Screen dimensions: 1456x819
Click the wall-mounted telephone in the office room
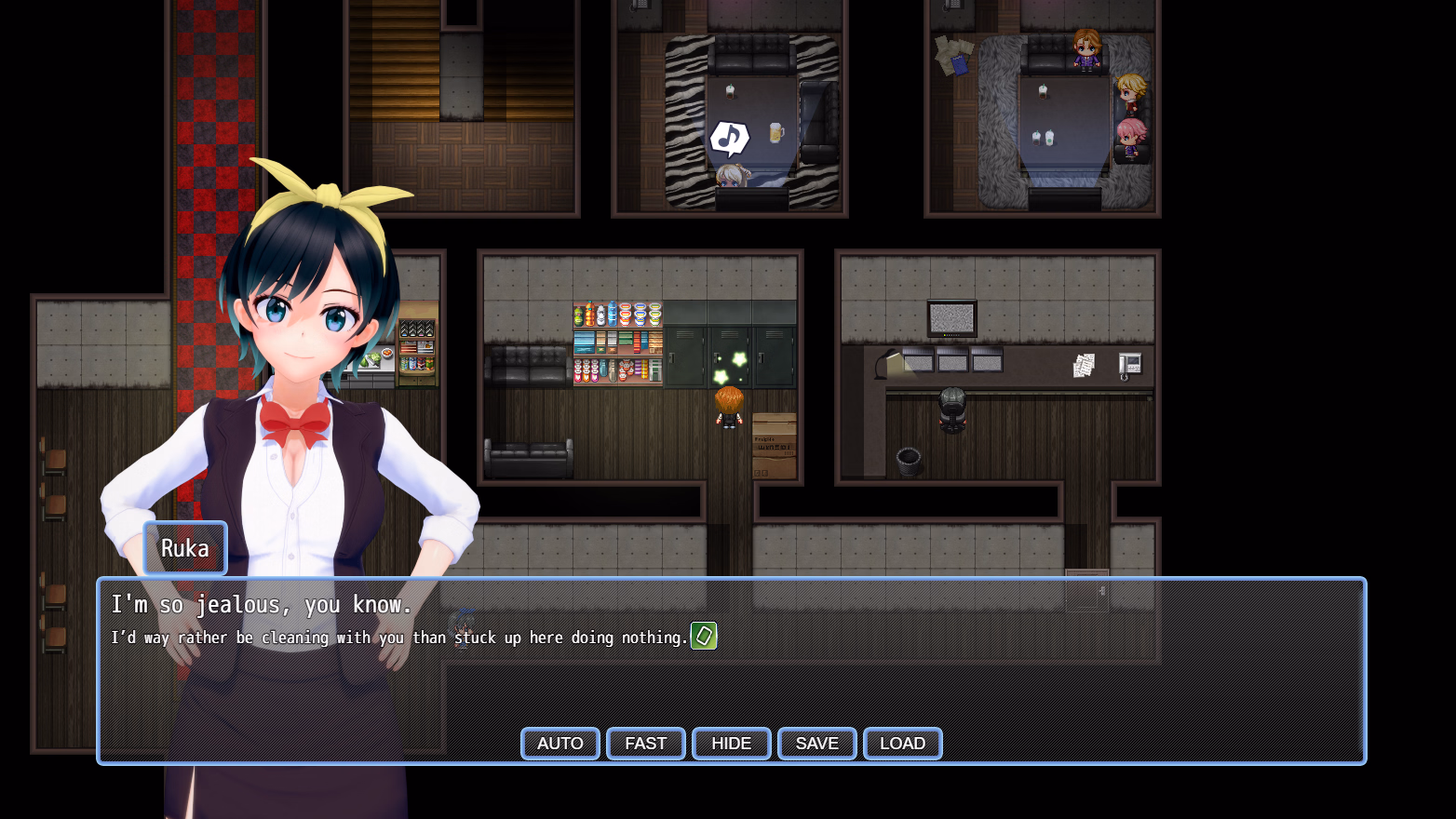point(1129,365)
